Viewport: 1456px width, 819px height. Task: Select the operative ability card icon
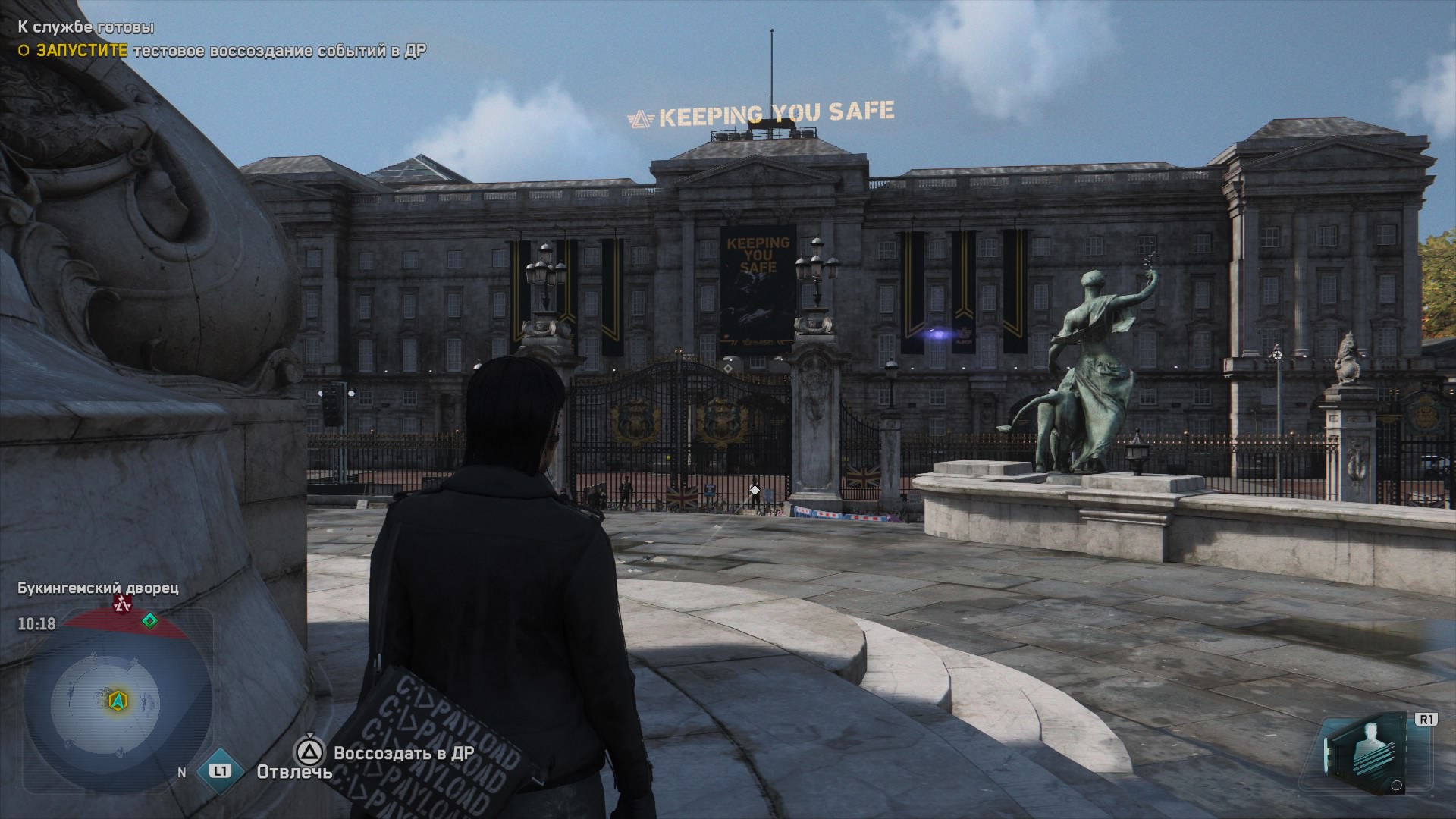(x=1363, y=753)
